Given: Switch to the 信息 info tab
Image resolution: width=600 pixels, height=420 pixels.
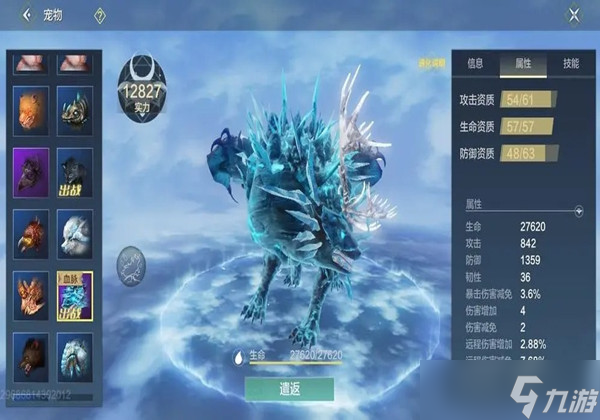Looking at the screenshot, I should [475, 63].
